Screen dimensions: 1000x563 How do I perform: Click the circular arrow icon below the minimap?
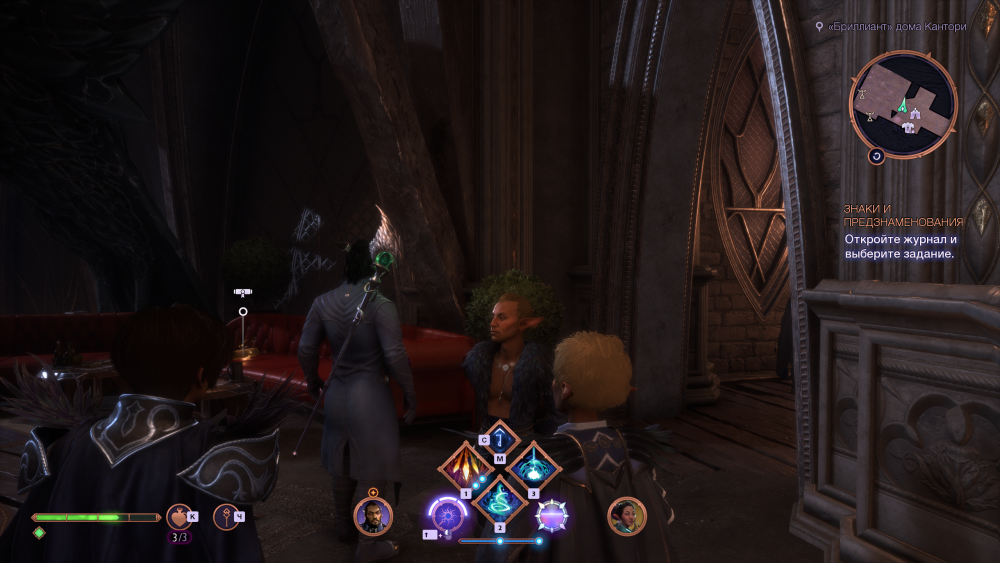pyautogui.click(x=876, y=157)
